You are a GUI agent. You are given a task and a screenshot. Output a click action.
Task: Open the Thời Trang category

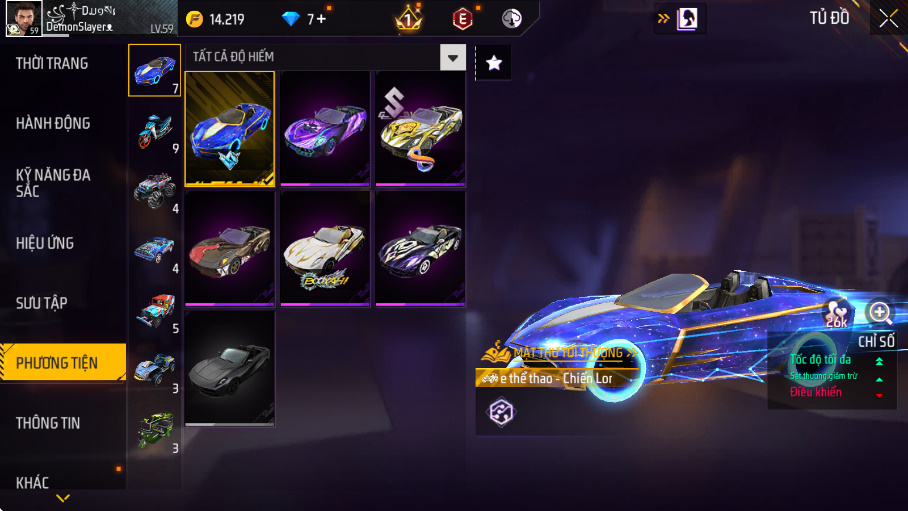pyautogui.click(x=52, y=64)
